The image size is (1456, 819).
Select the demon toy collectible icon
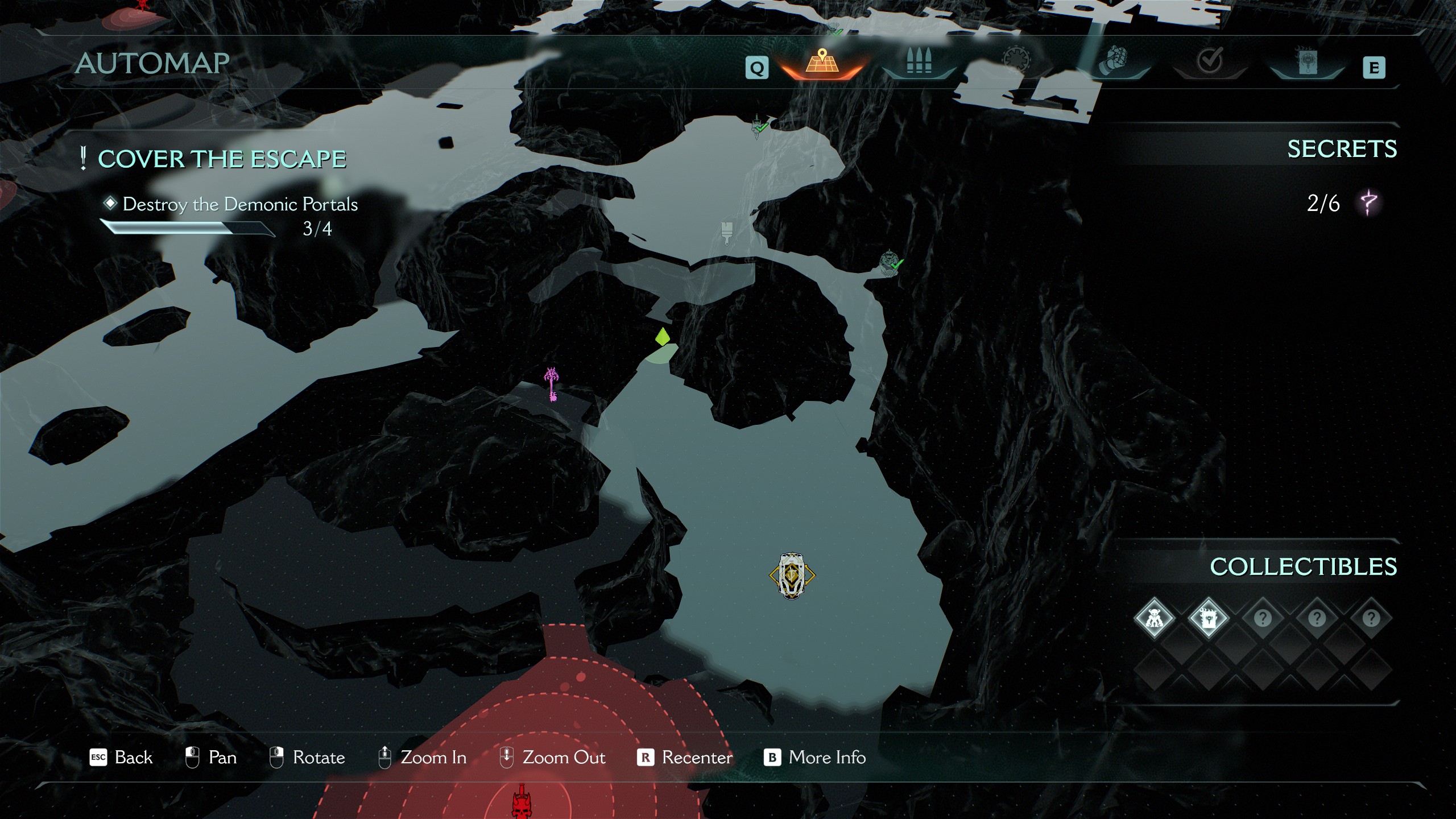(x=1154, y=618)
